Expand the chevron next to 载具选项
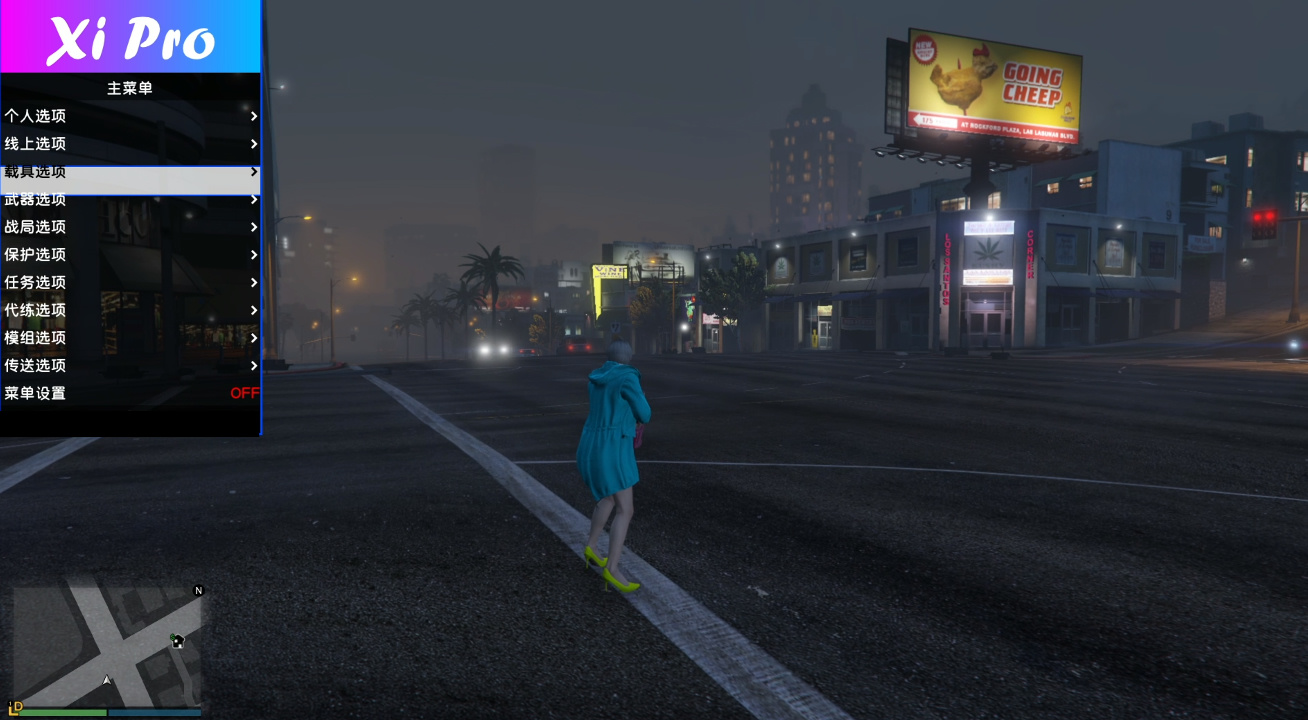The height and width of the screenshot is (720, 1308). tap(253, 171)
